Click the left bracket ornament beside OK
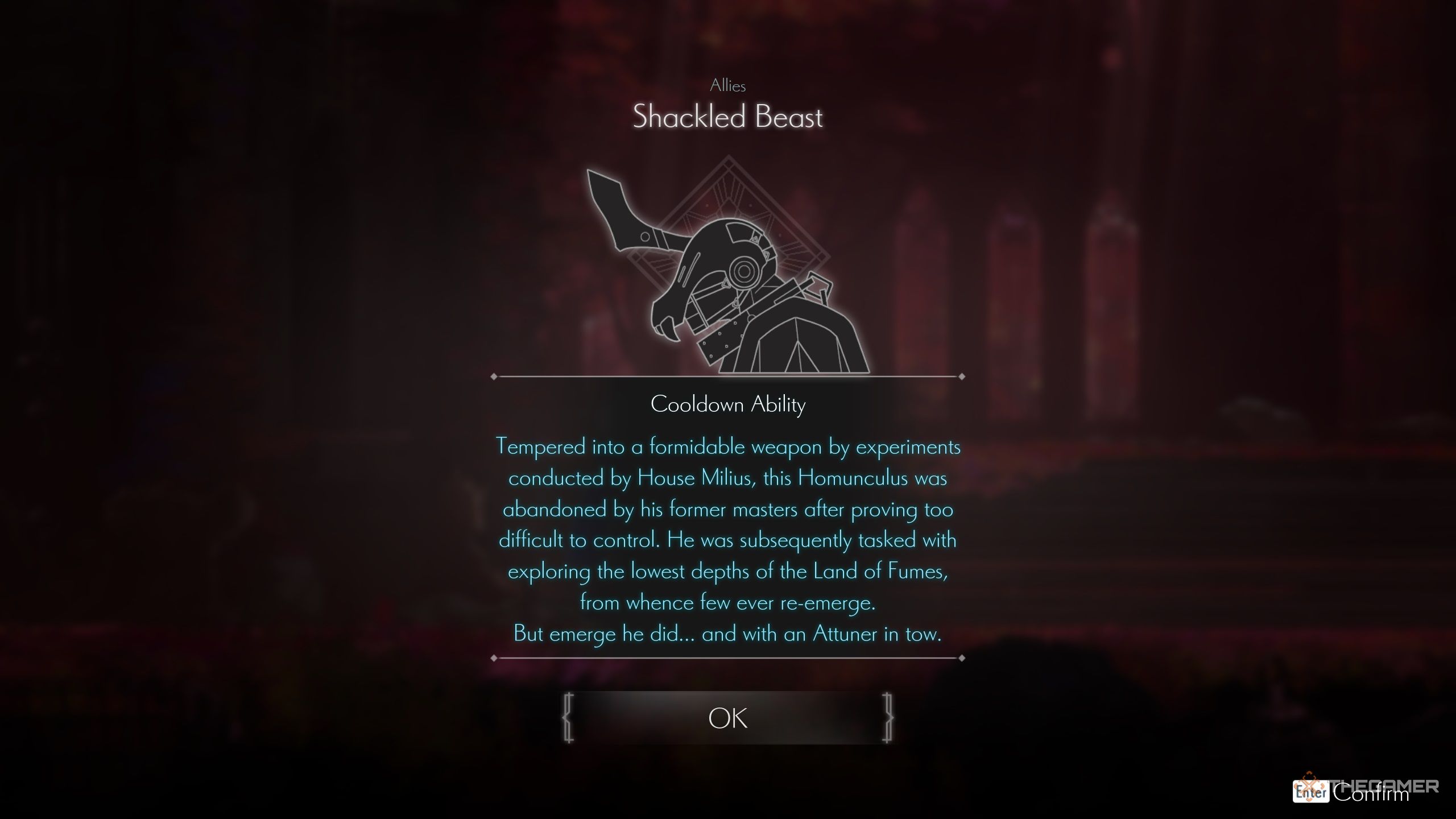The width and height of the screenshot is (1456, 819). coord(566,718)
